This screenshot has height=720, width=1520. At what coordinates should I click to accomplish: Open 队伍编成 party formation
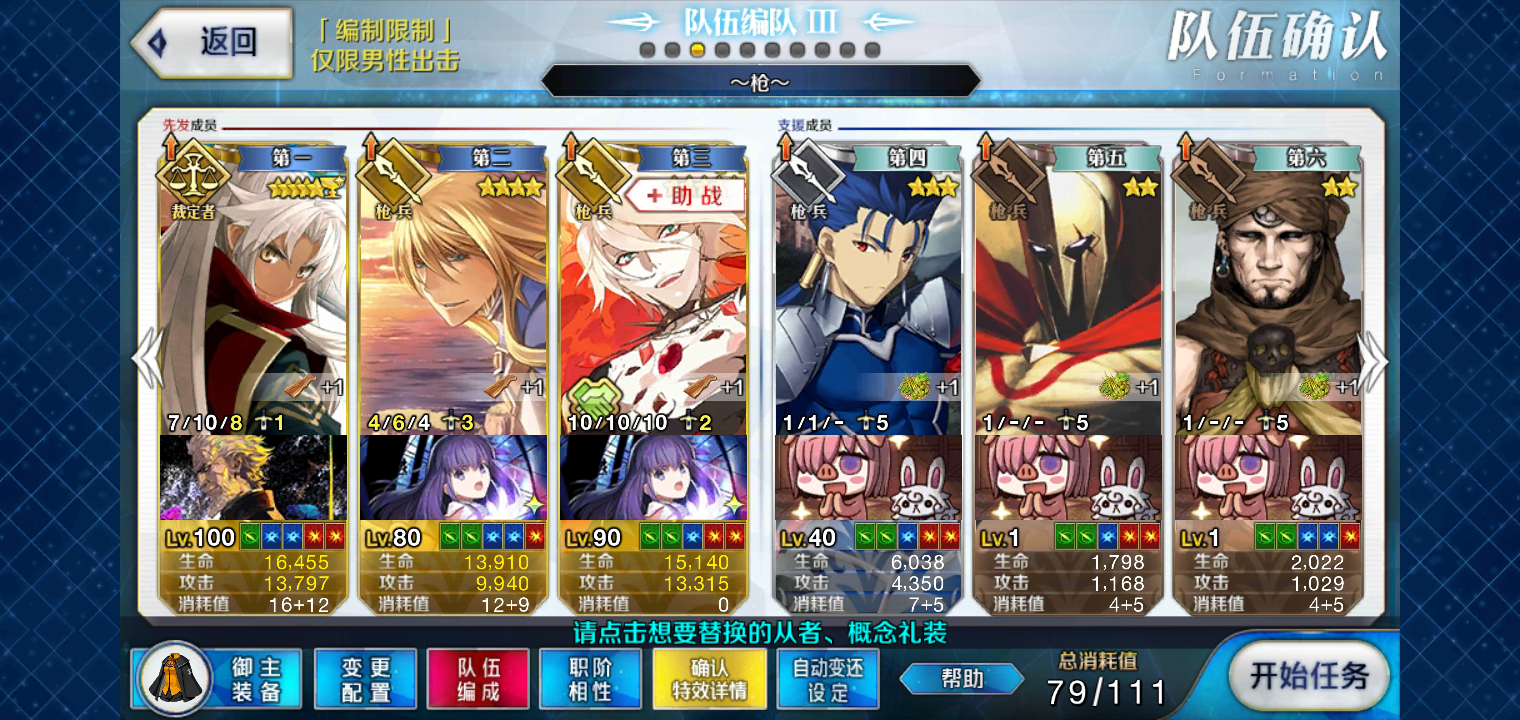[478, 679]
